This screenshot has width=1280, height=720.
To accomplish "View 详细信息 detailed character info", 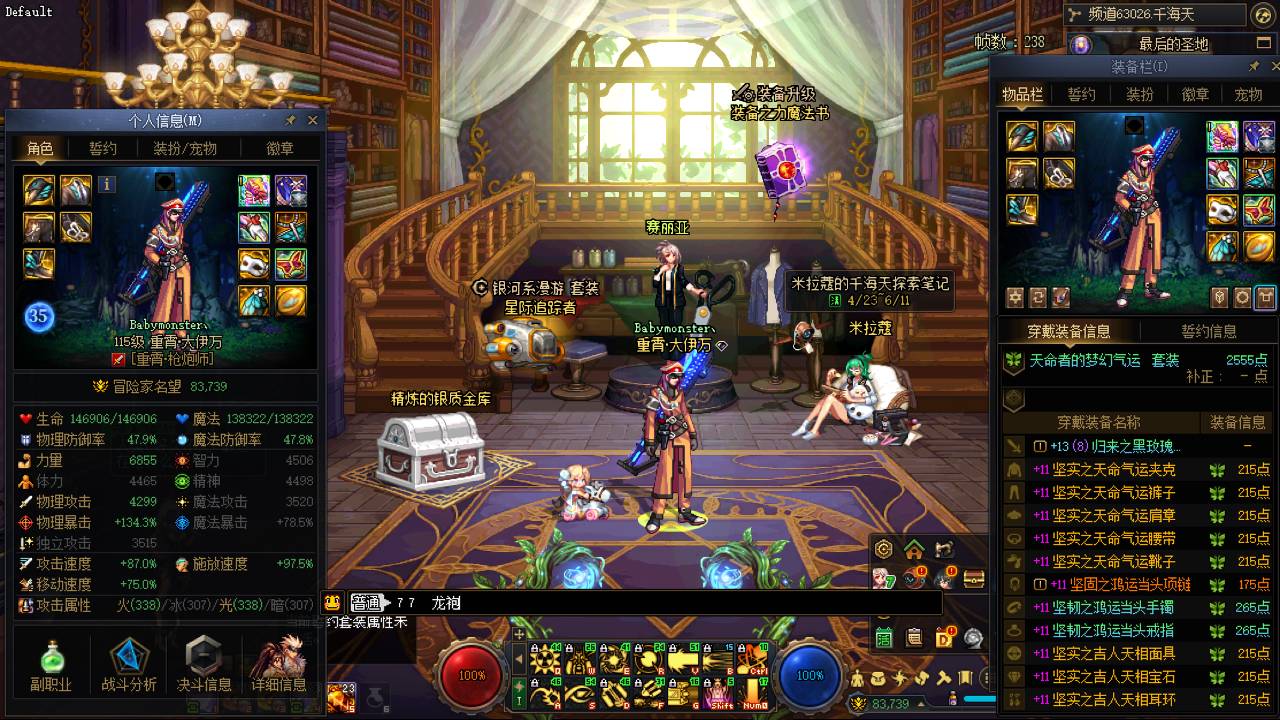I will tap(278, 666).
